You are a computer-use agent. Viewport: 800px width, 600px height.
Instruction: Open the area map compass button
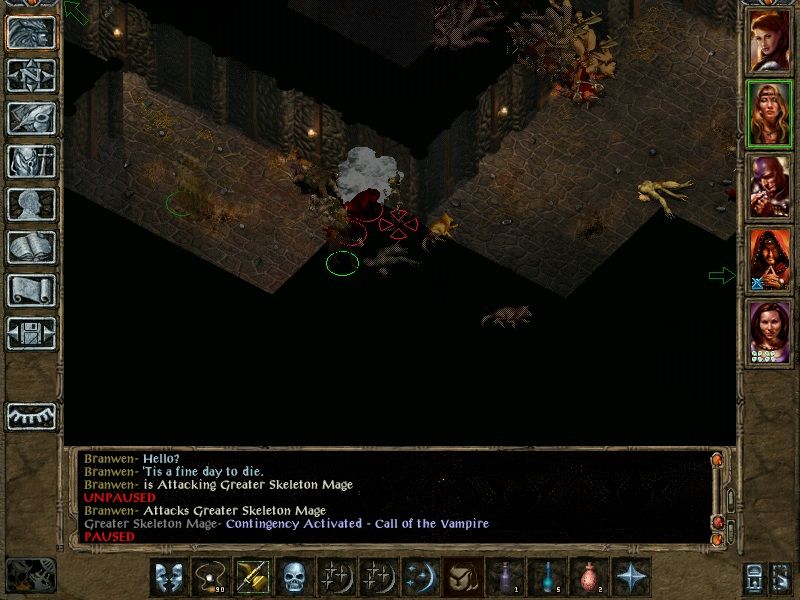tap(31, 76)
